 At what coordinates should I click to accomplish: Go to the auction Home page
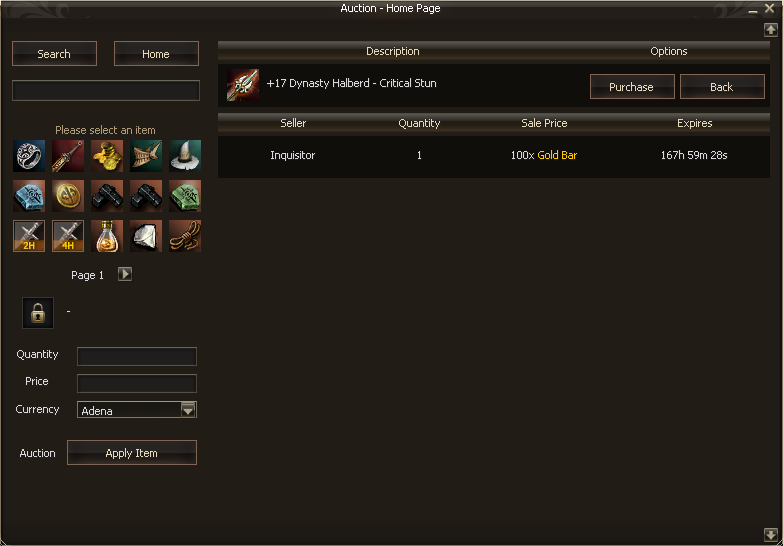point(156,54)
